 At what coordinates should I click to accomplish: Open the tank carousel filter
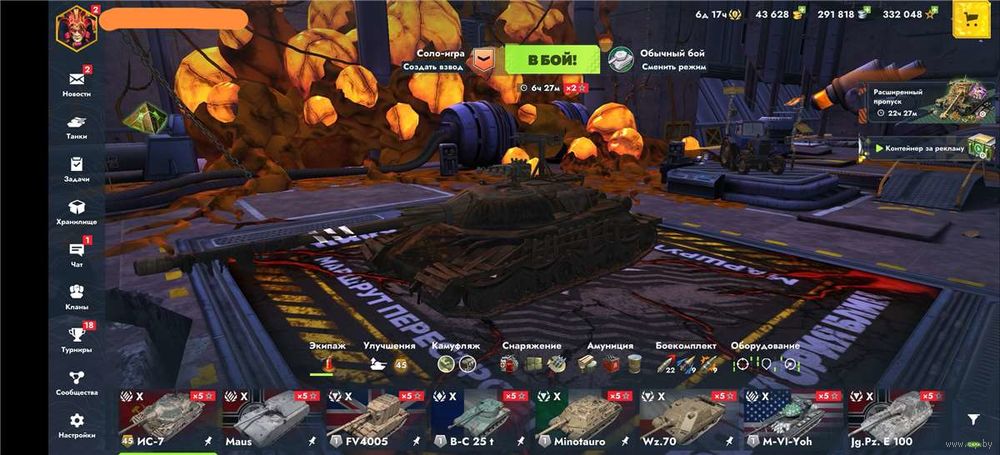coord(973,420)
